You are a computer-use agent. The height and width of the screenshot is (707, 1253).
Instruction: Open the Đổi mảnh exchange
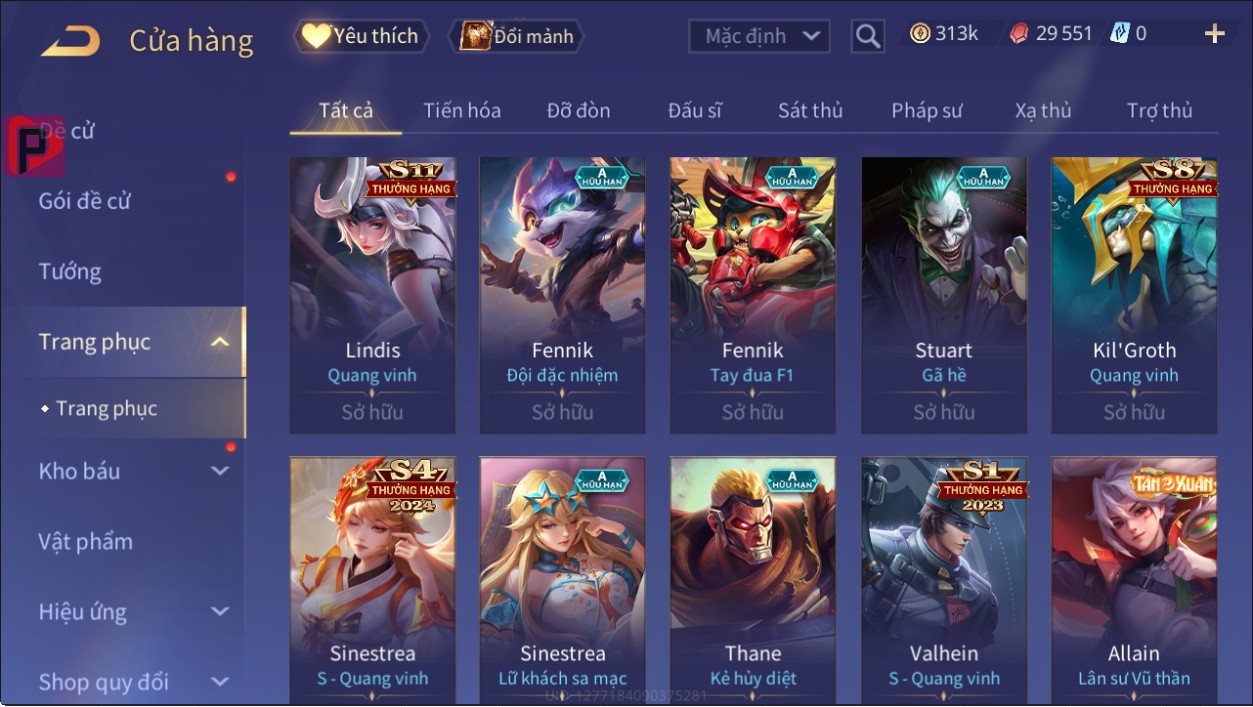coord(517,37)
